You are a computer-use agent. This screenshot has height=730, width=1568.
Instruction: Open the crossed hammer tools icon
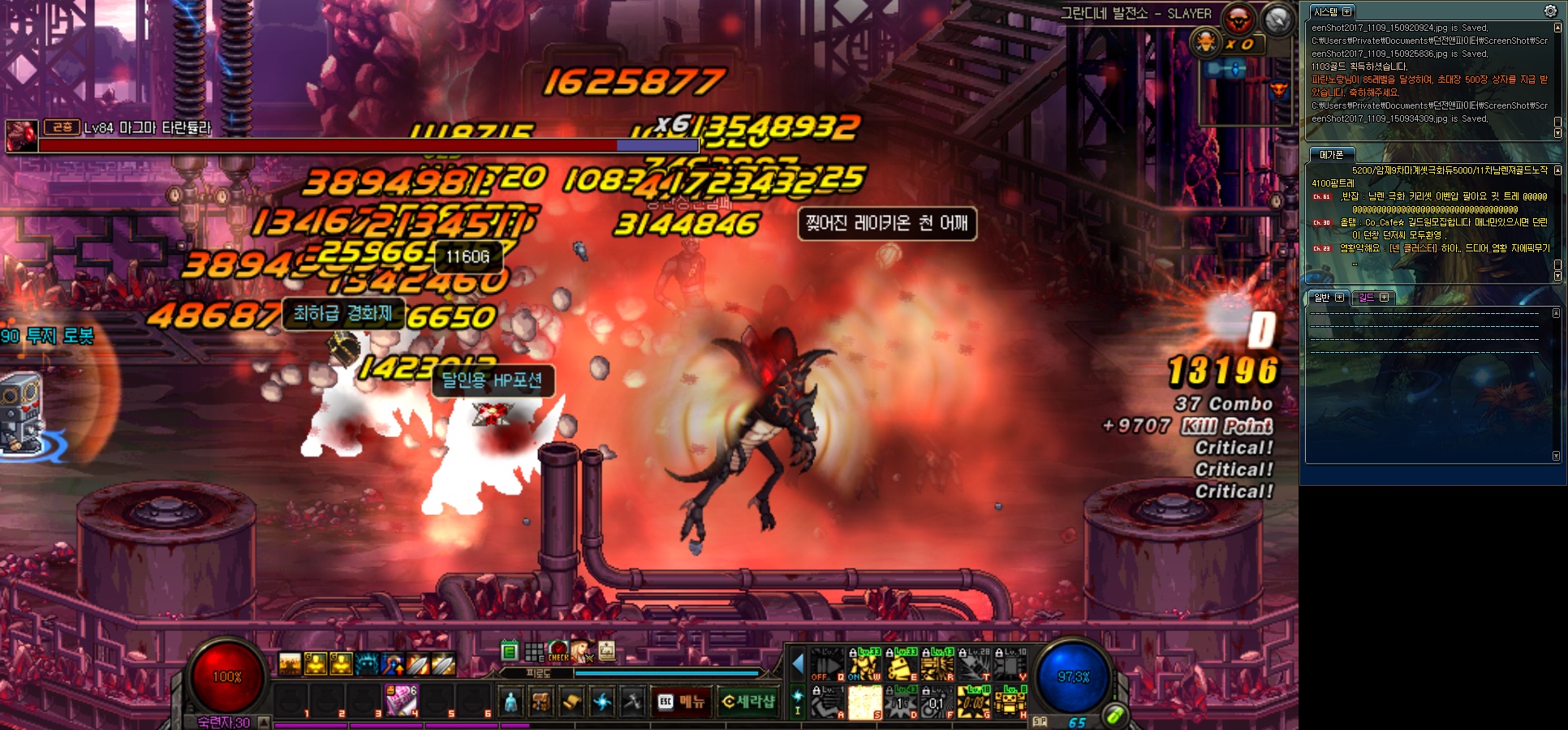click(632, 702)
